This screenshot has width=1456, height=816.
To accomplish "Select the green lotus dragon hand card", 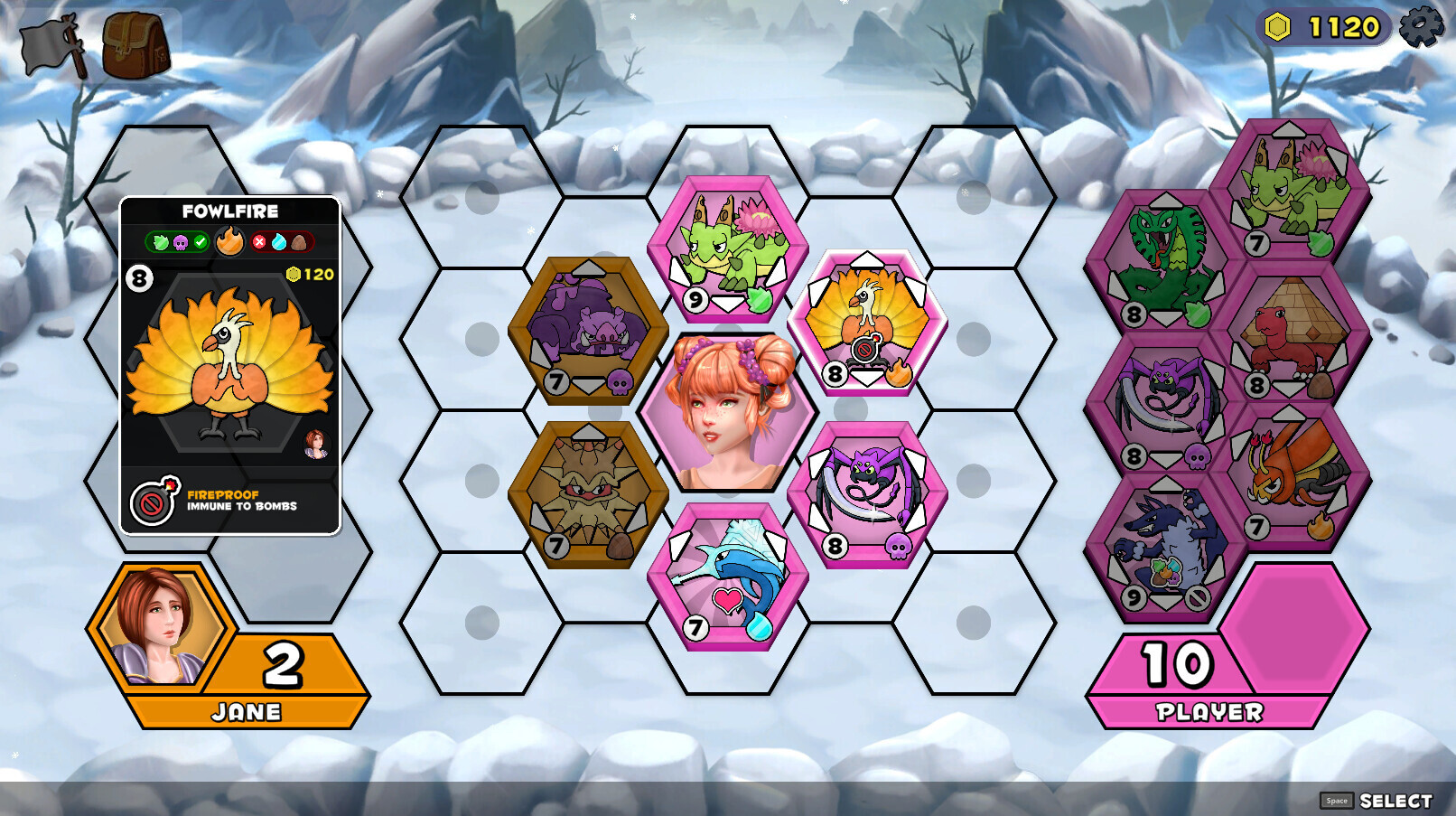I will tap(1288, 192).
